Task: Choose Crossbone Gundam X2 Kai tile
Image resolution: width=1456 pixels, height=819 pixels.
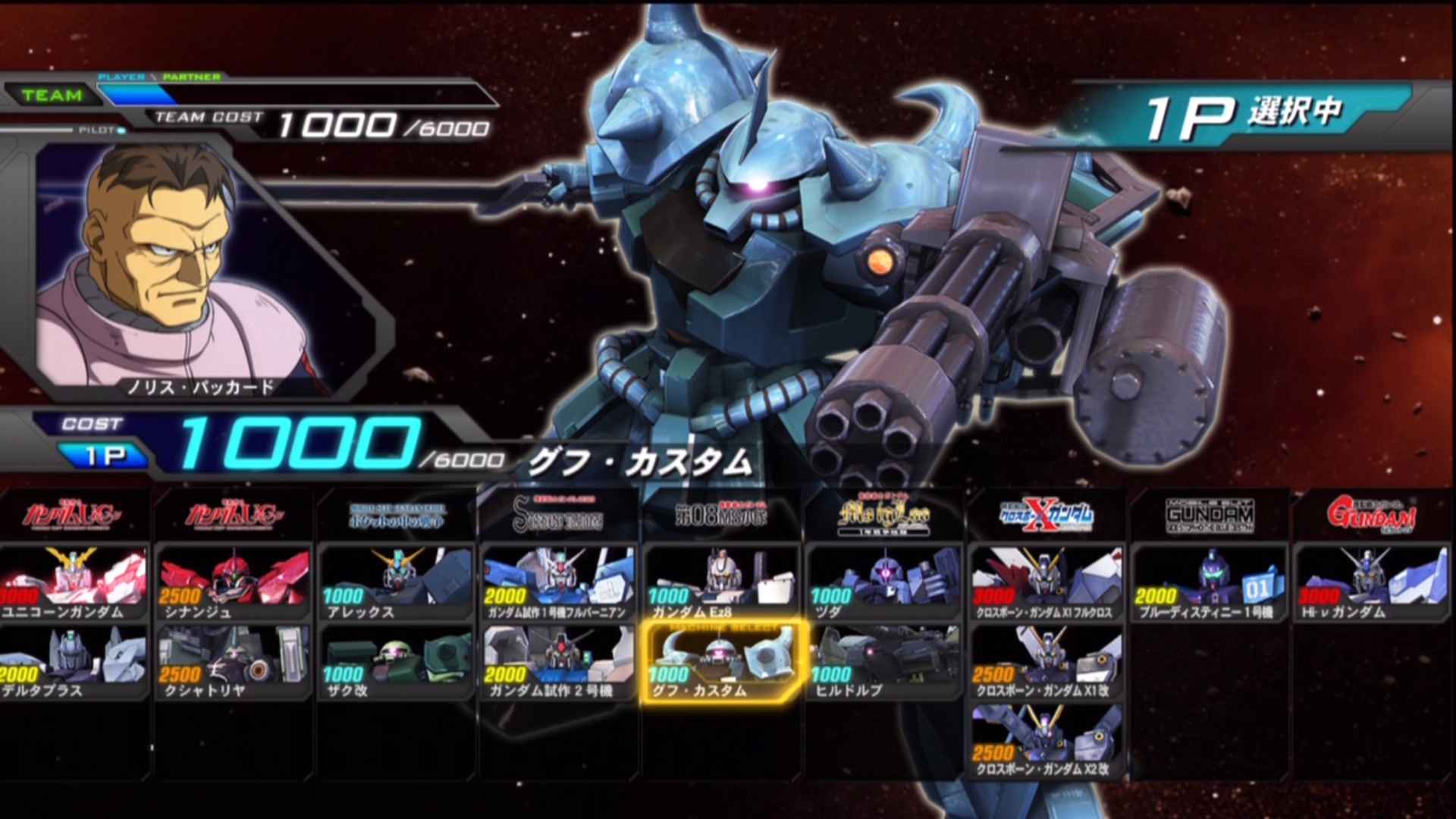Action: [1046, 742]
